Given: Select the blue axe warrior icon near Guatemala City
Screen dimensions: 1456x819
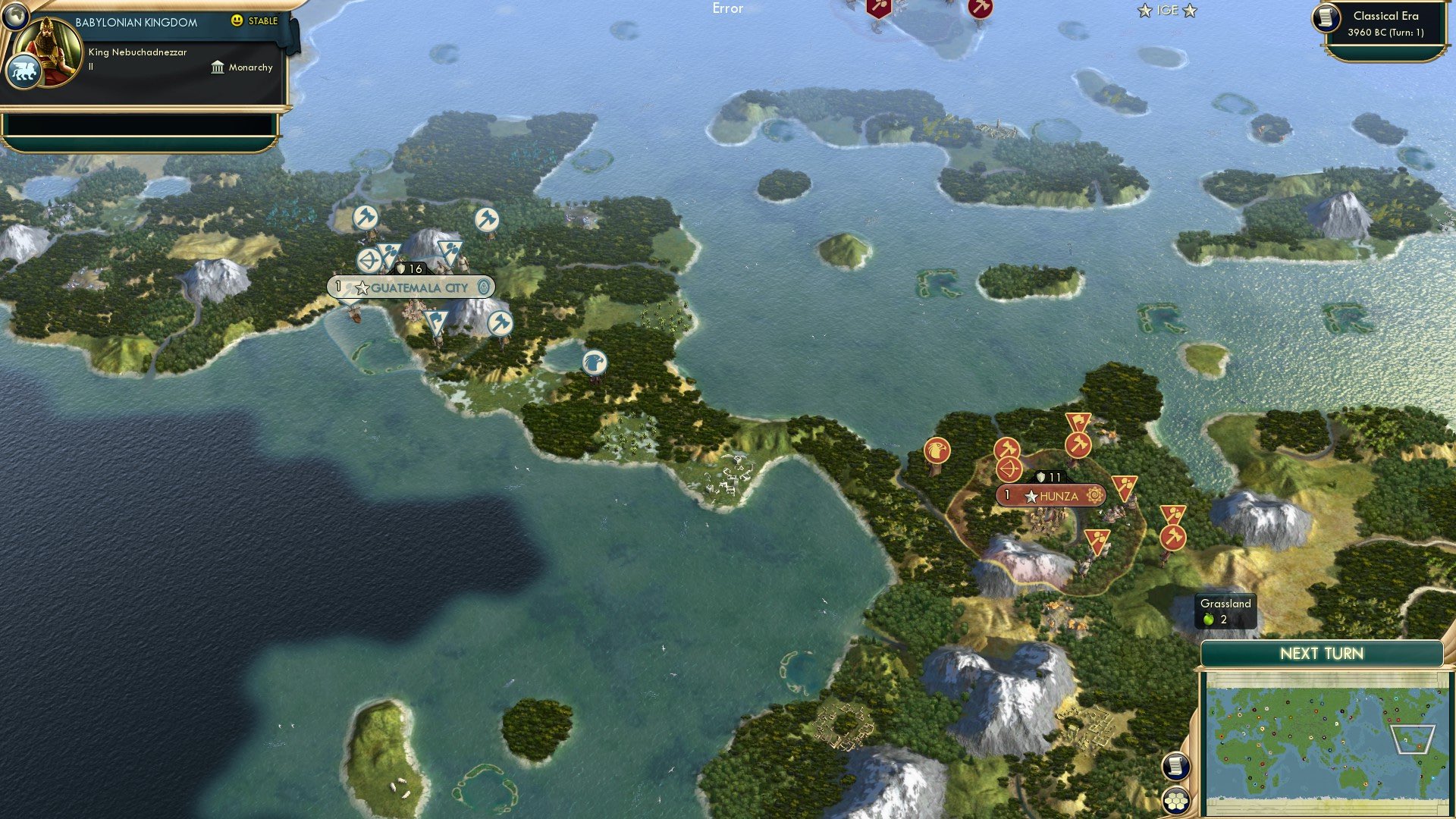Looking at the screenshot, I should pos(366,217).
